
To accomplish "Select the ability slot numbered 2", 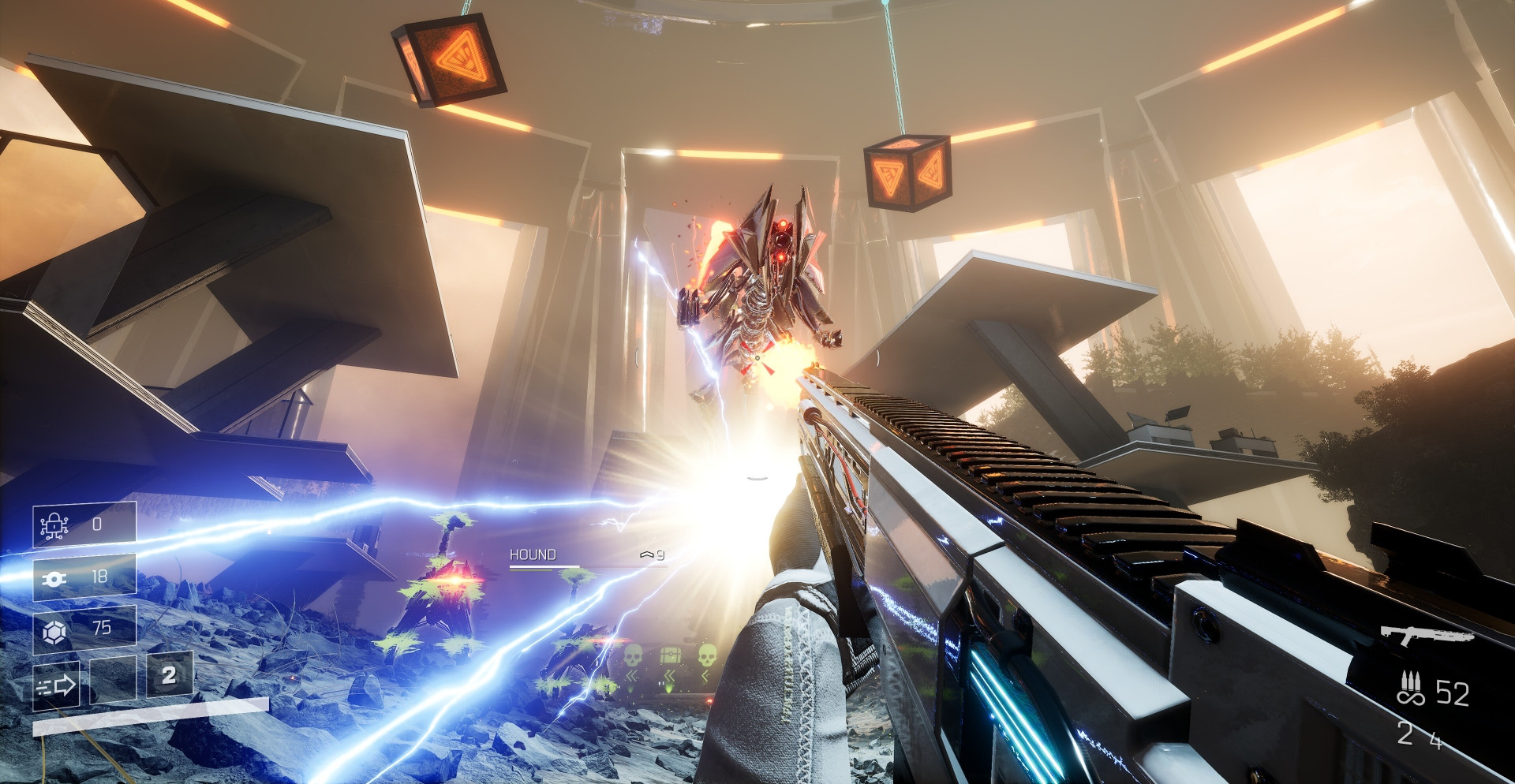I will pyautogui.click(x=169, y=675).
